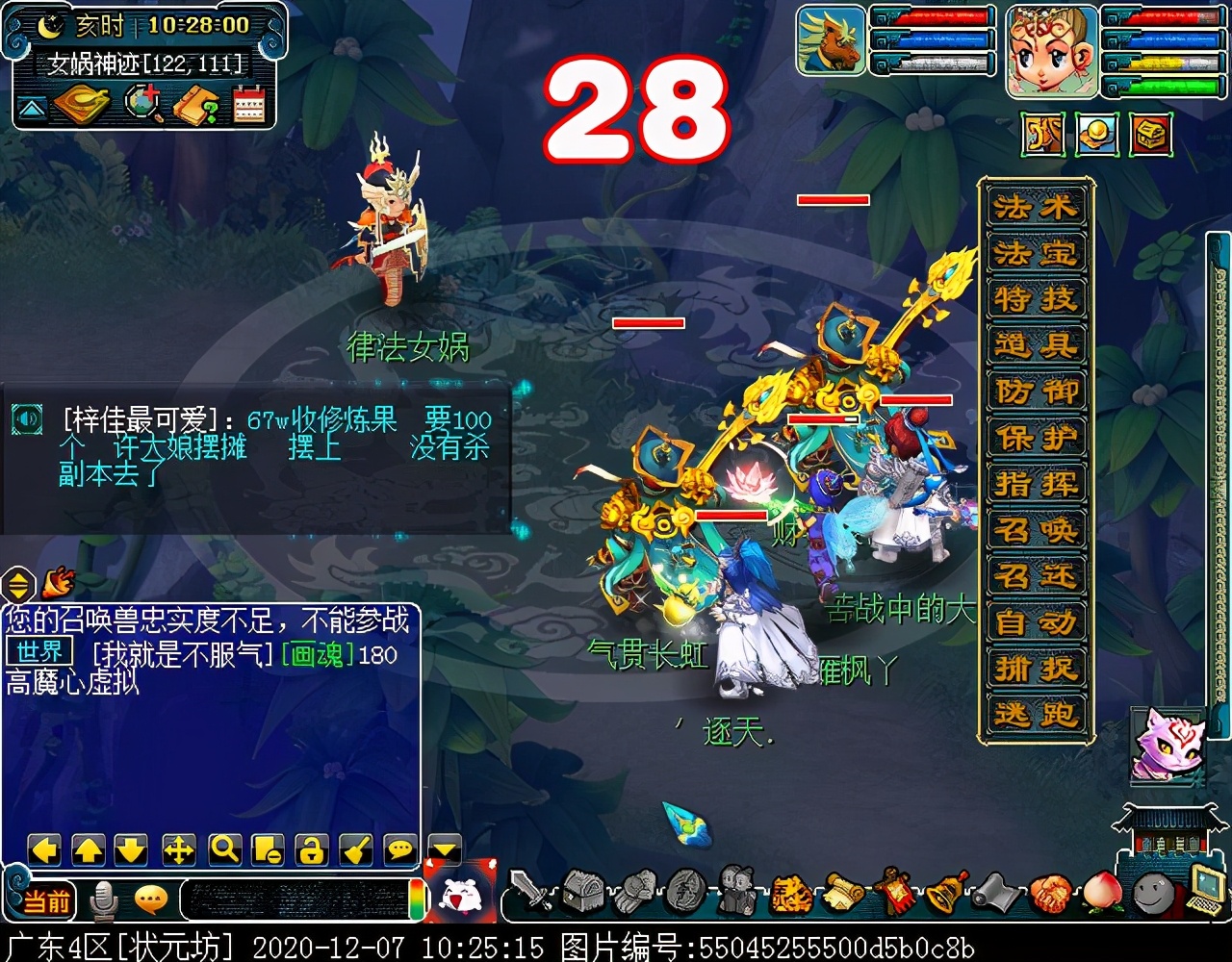Clear chat with the broom button

pyautogui.click(x=356, y=849)
